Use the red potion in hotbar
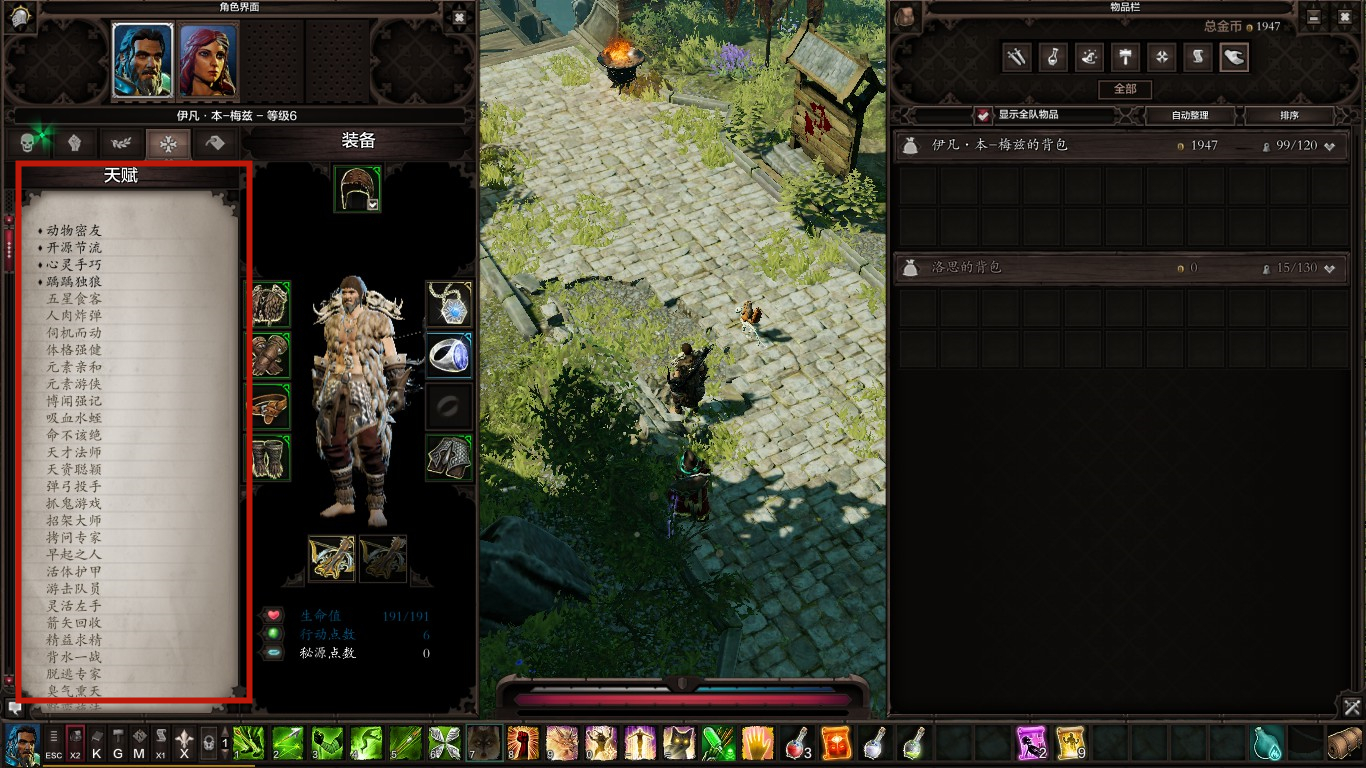The width and height of the screenshot is (1366, 768). (796, 743)
